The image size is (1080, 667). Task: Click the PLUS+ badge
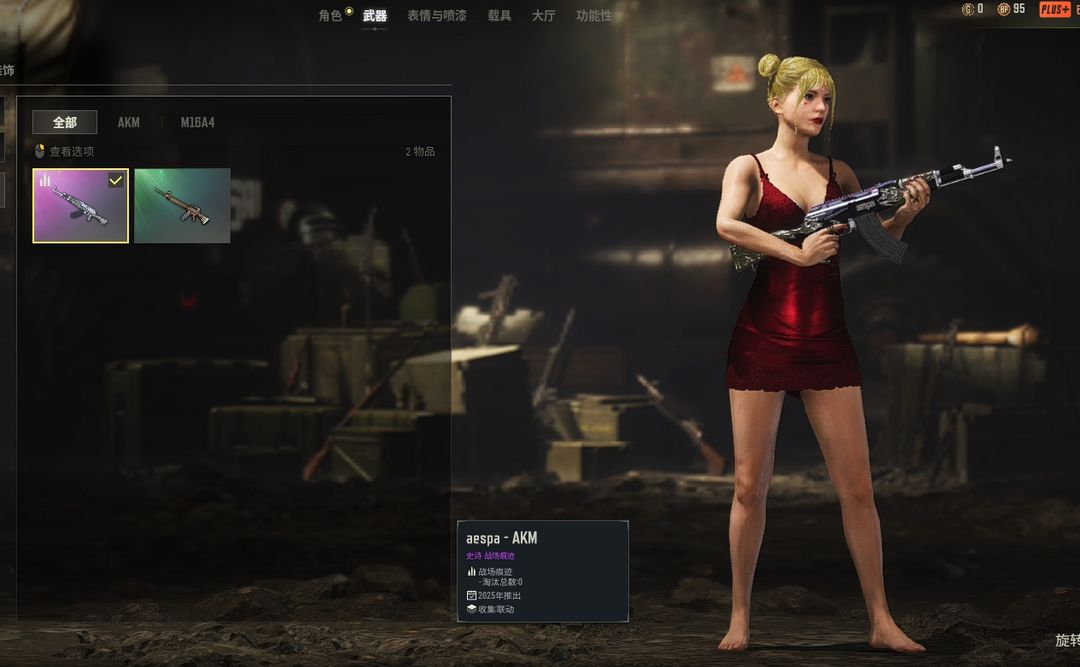[x=1055, y=9]
